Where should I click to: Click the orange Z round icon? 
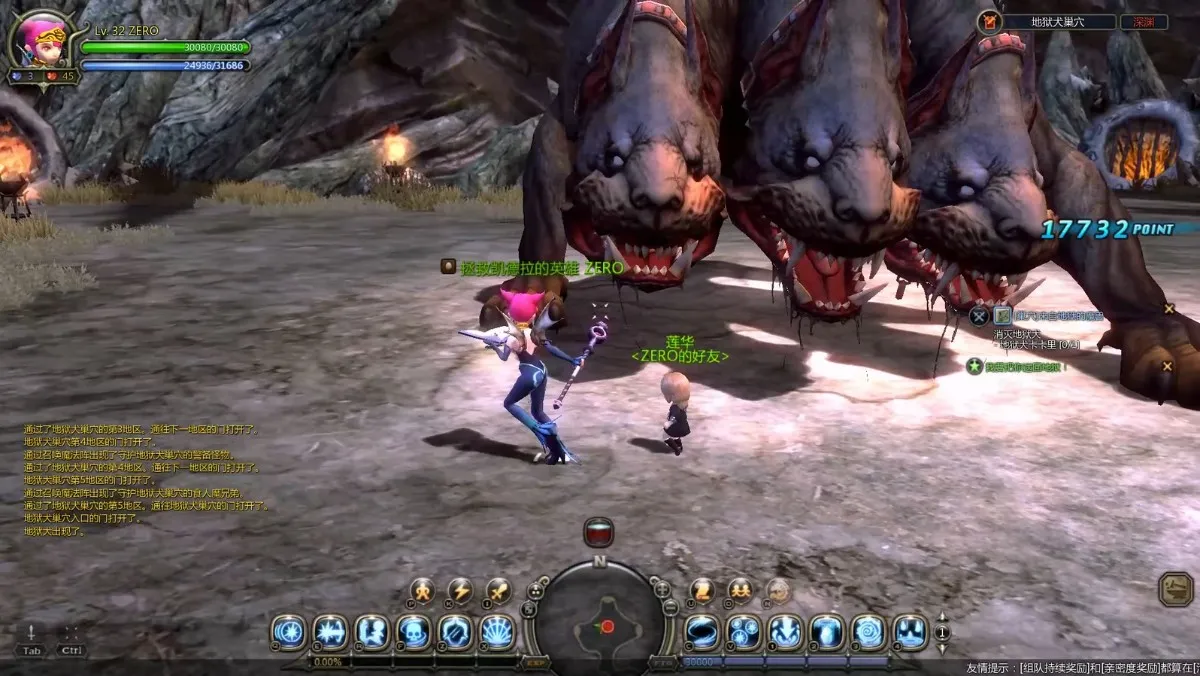[702, 591]
